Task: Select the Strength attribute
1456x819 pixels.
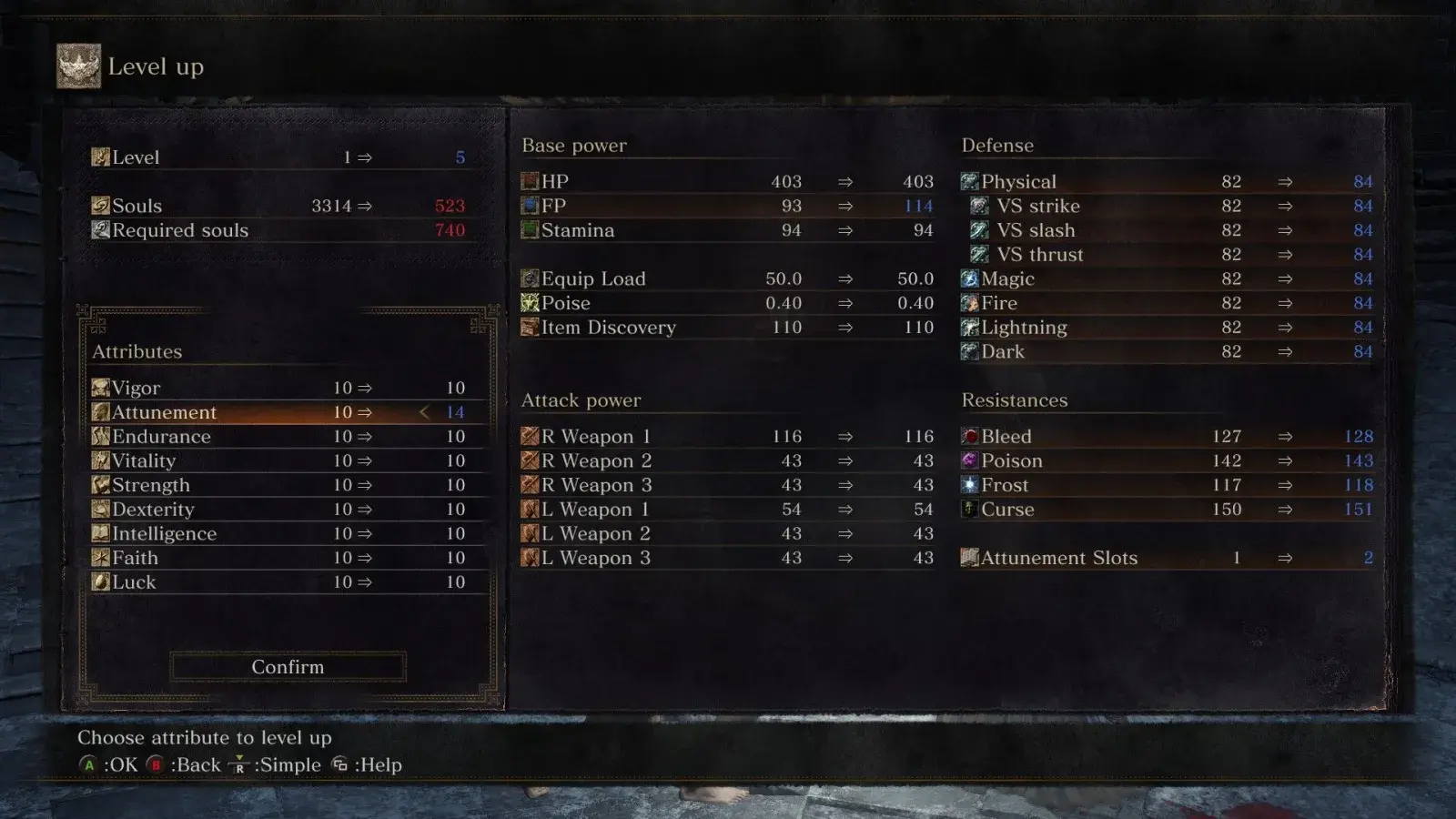Action: point(288,485)
